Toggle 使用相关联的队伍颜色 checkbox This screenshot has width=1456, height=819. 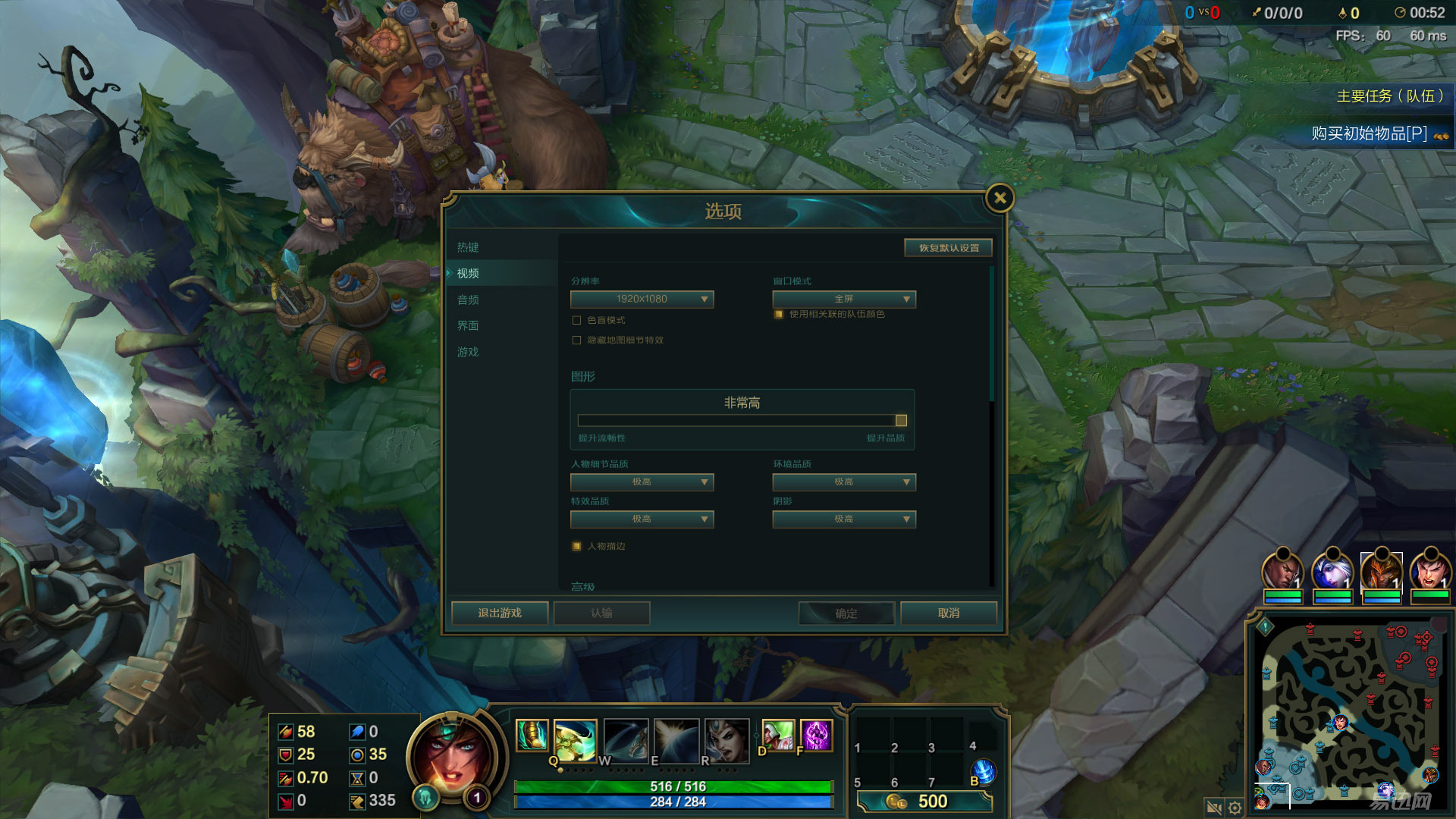(x=779, y=315)
